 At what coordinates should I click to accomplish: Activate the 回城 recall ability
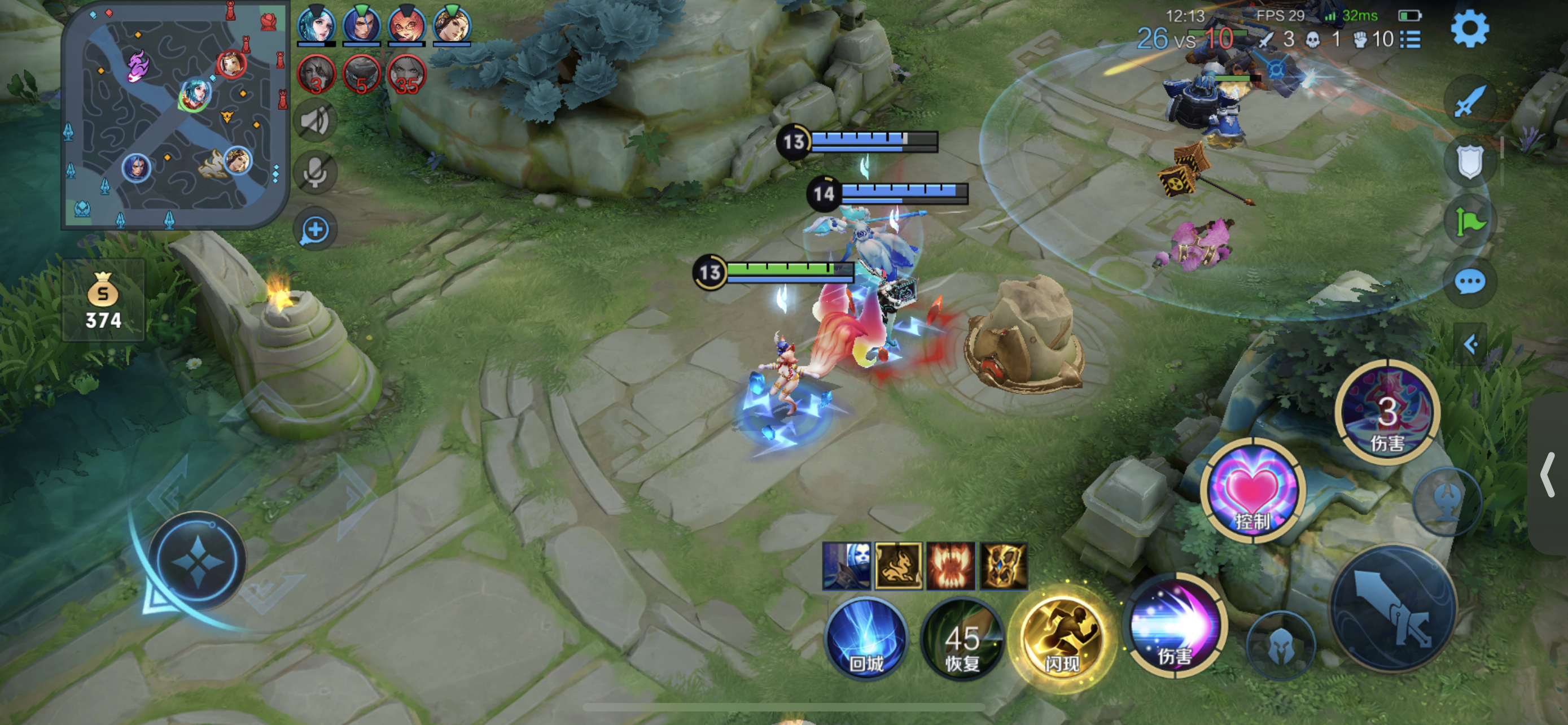(866, 639)
